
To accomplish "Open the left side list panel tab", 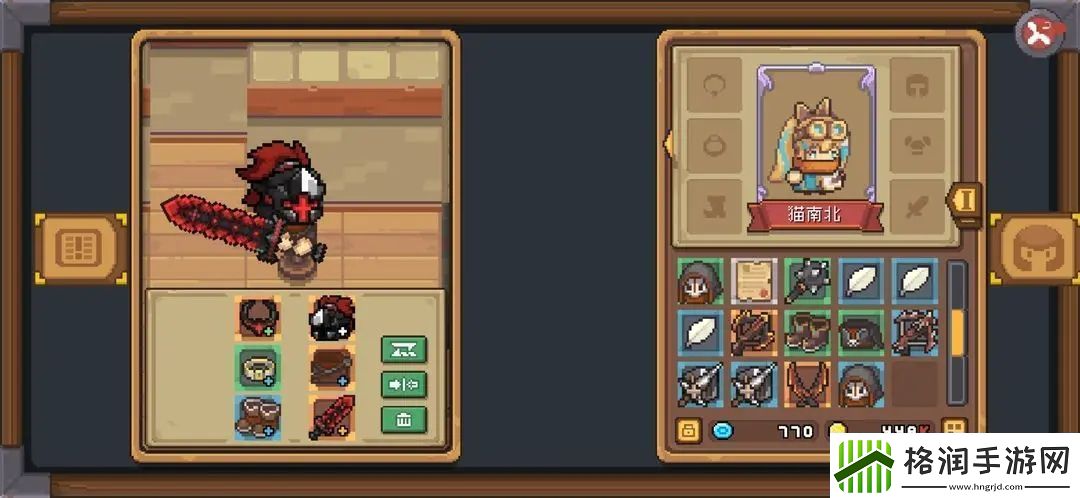I will (82, 247).
